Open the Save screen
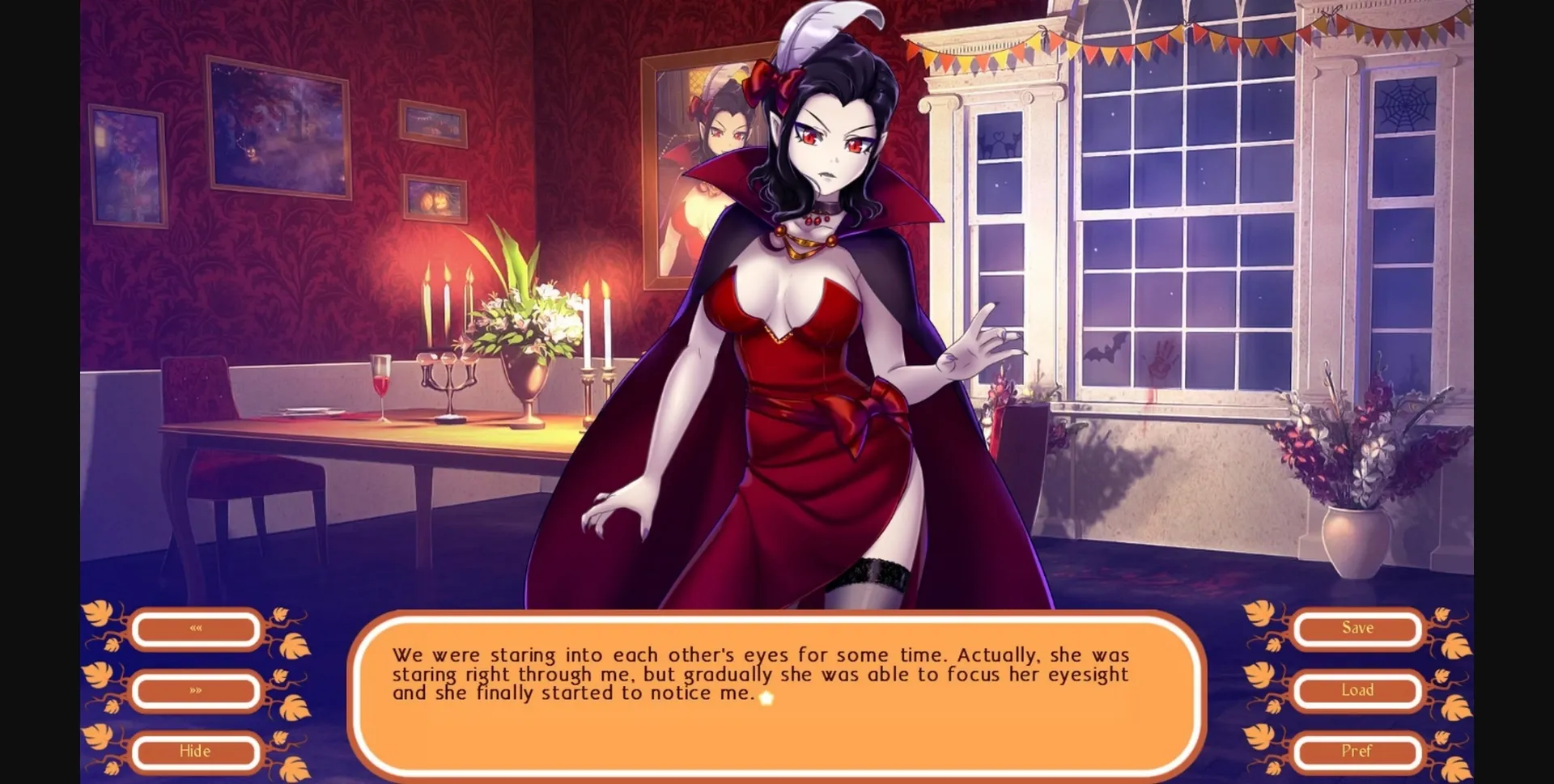The image size is (1554, 784). tap(1358, 628)
